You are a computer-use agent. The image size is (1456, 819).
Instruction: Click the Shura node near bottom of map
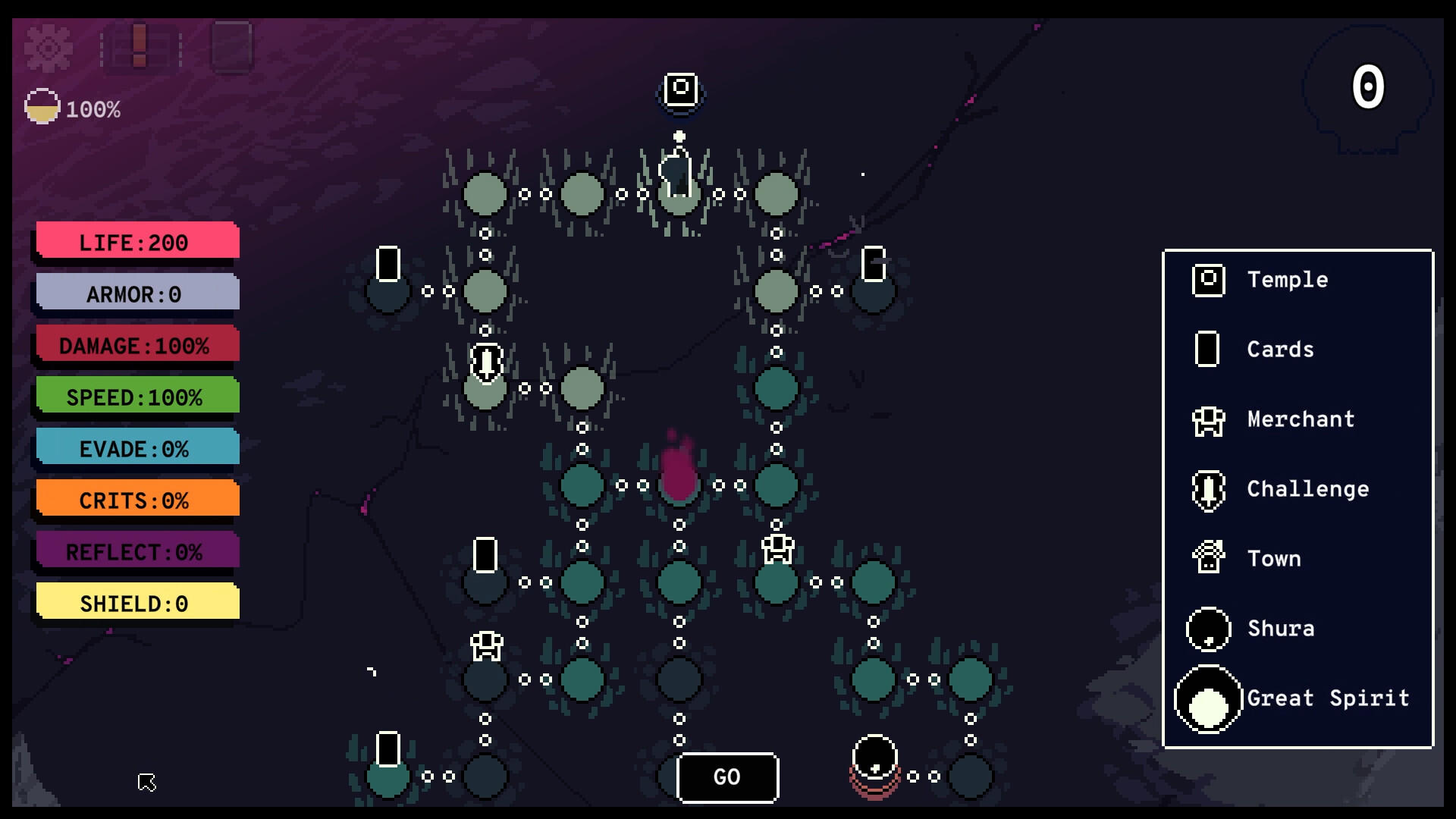click(874, 758)
